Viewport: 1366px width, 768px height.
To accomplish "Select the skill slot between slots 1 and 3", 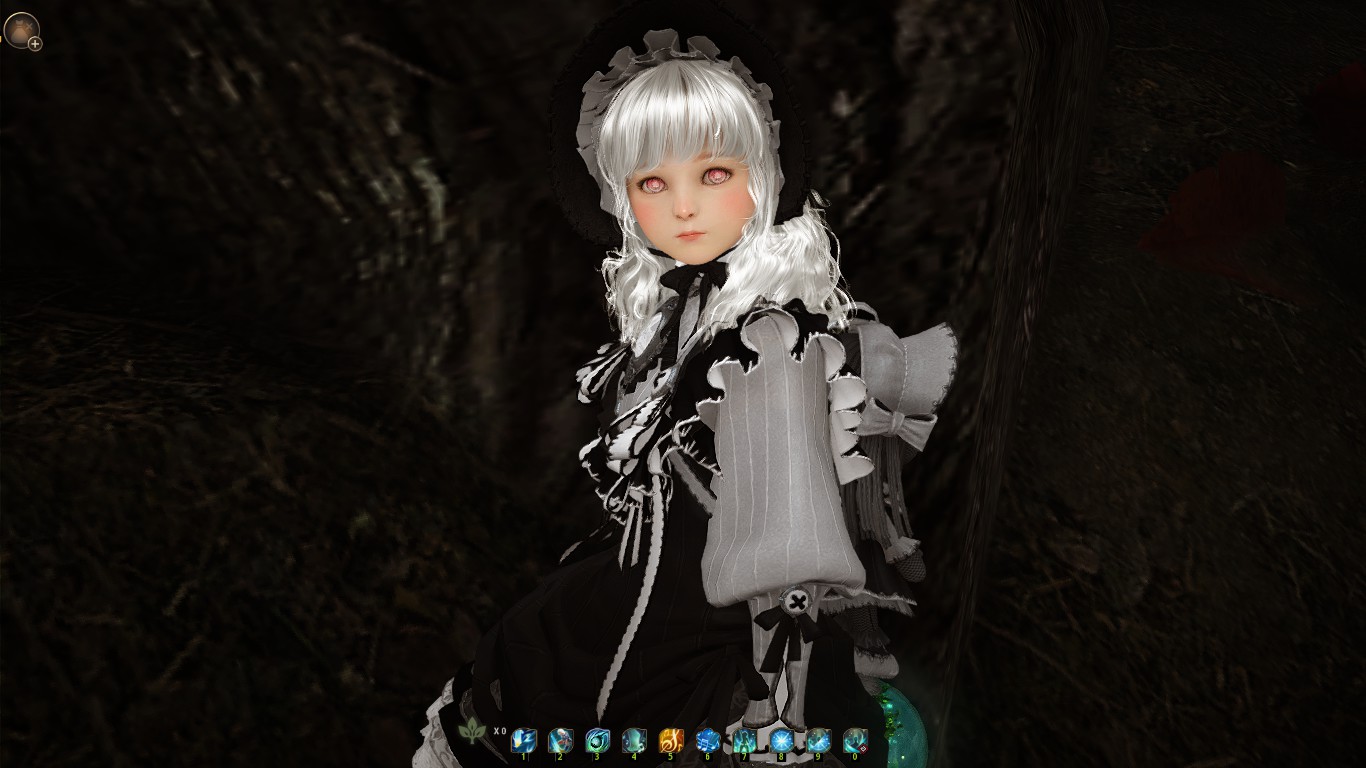I will tap(561, 741).
